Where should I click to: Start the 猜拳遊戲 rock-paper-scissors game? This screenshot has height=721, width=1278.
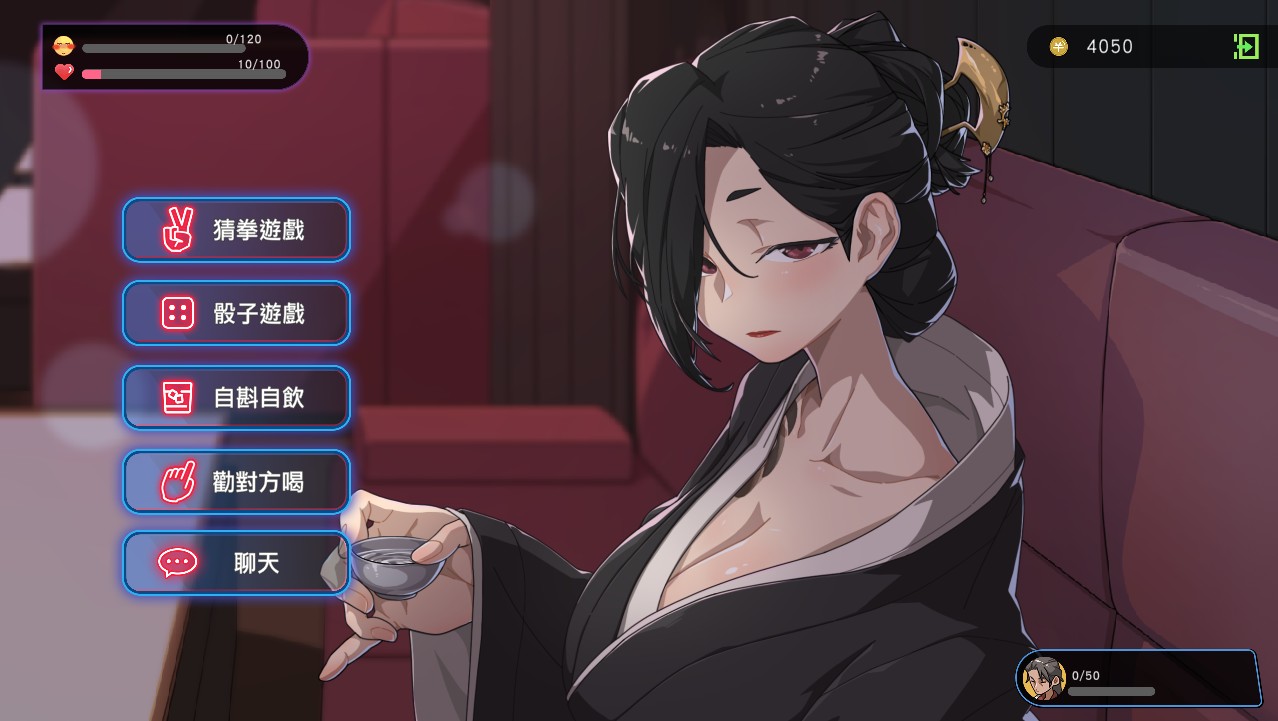click(x=236, y=230)
